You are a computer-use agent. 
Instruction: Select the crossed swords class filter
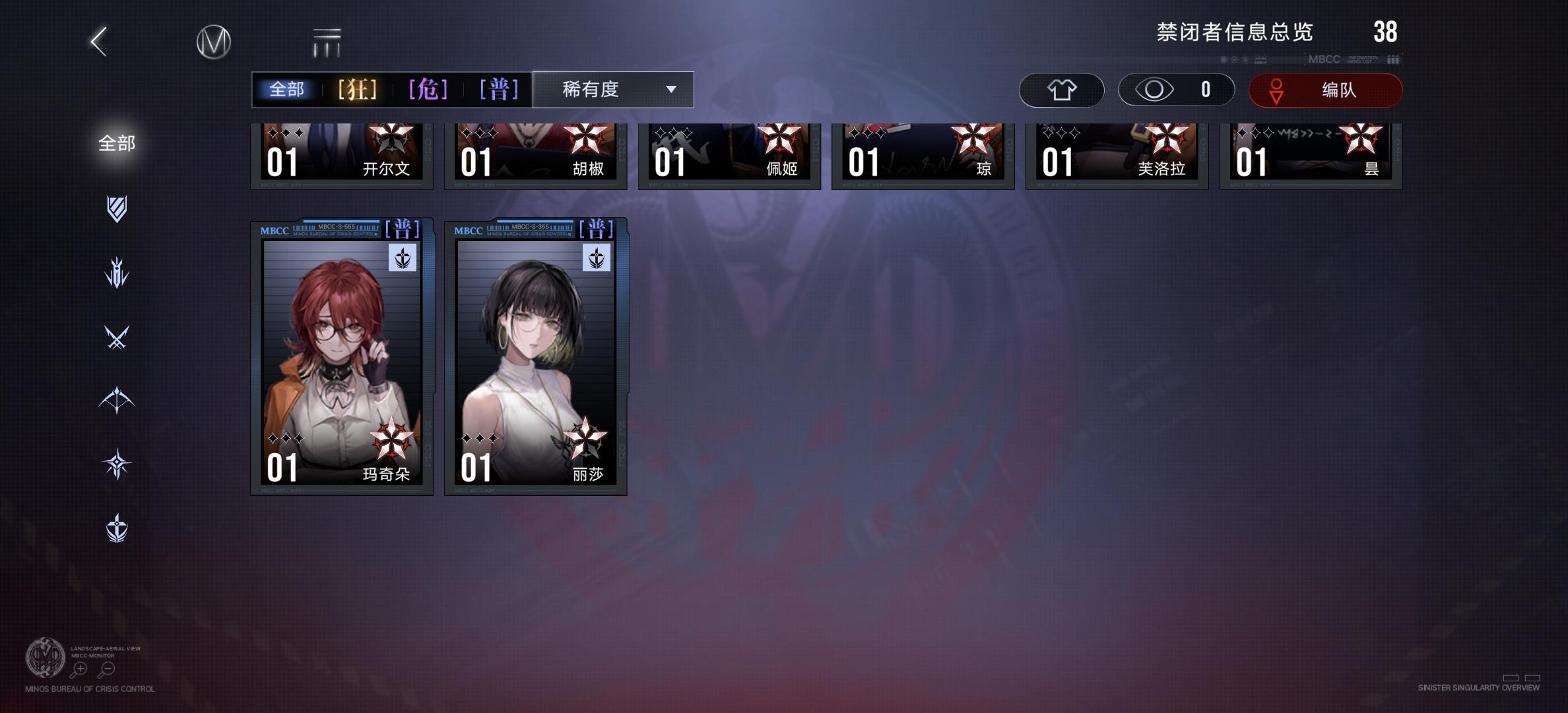(116, 338)
